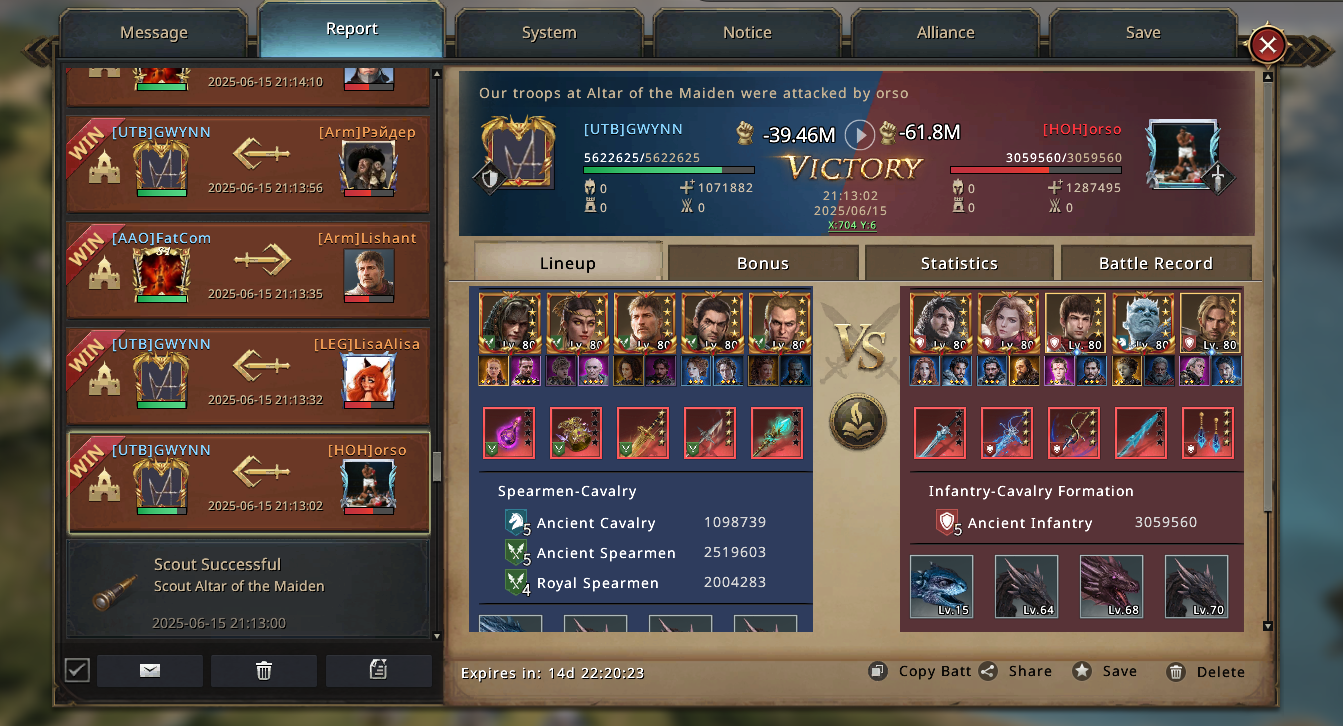View the Statistics tab

(959, 263)
